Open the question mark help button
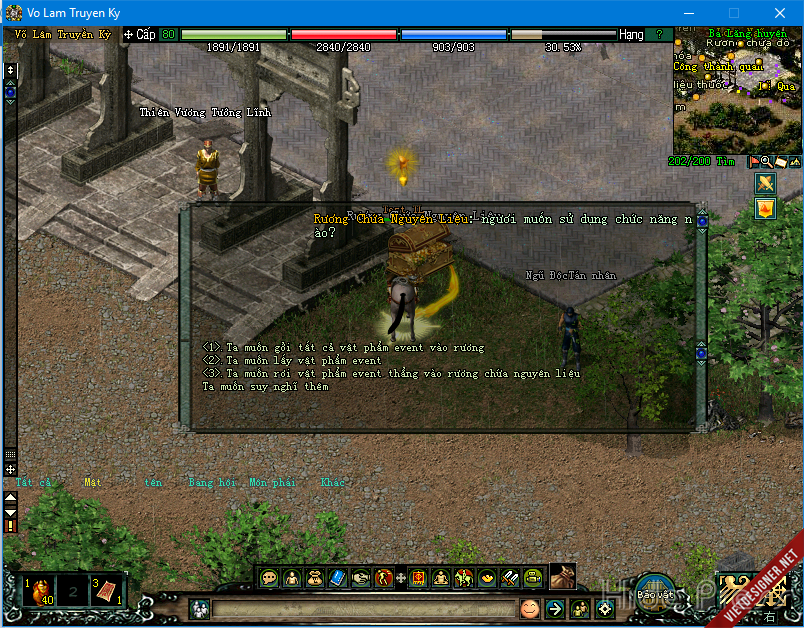The height and width of the screenshot is (628, 804). (x=659, y=34)
